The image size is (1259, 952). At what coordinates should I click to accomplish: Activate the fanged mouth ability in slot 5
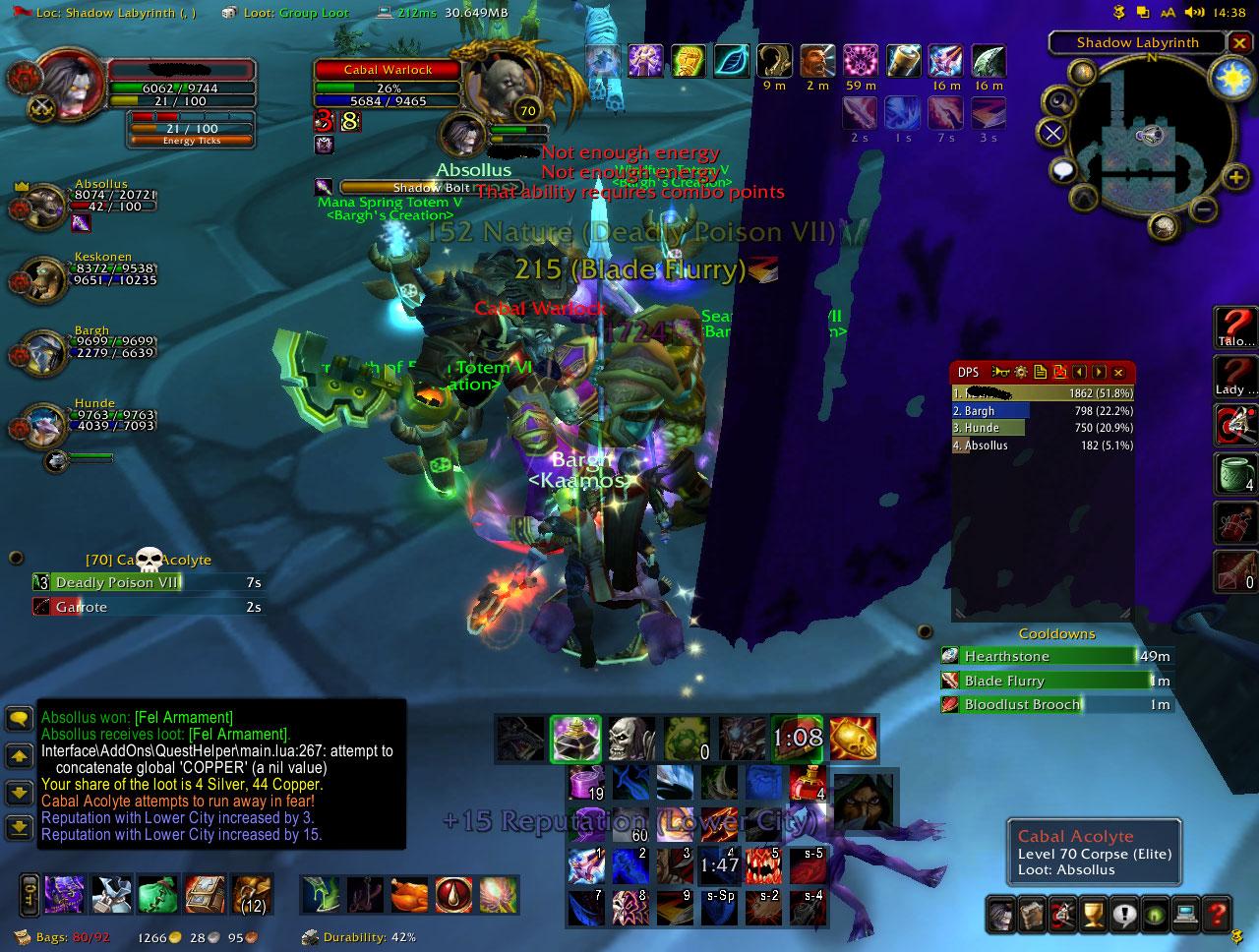[763, 865]
